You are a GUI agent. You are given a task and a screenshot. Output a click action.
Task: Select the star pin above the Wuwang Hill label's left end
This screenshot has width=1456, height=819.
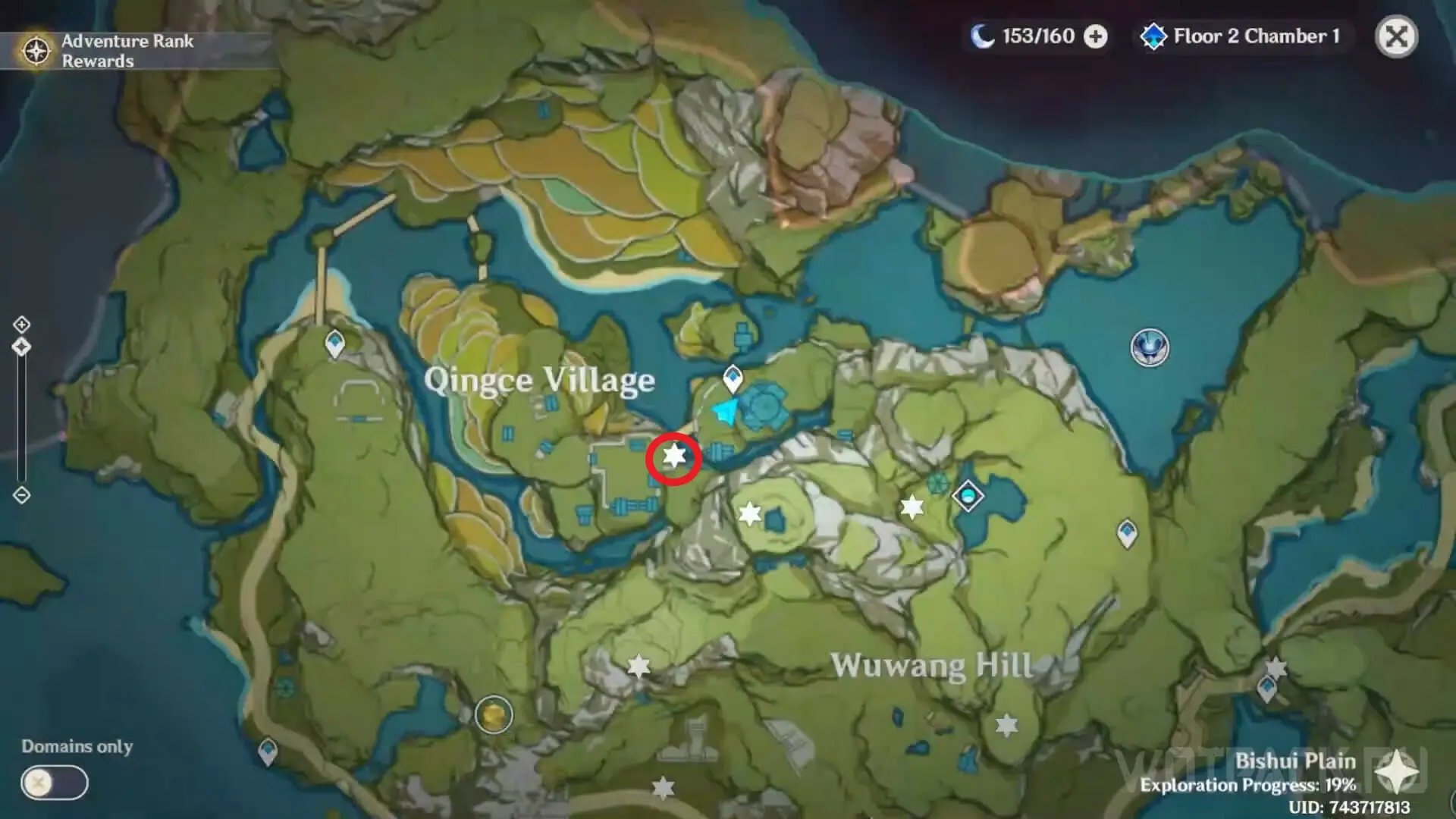point(639,667)
